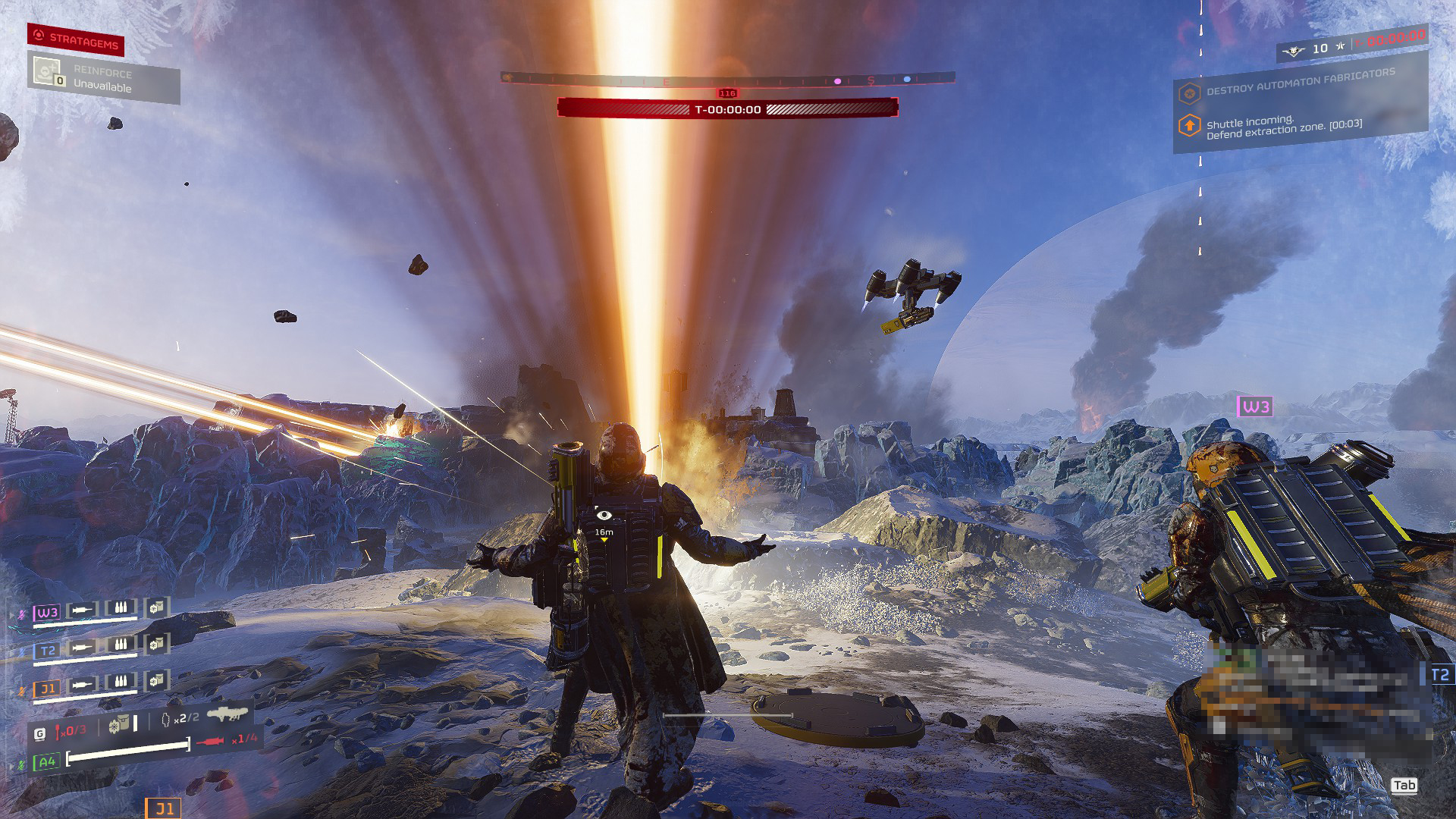Click T2's stim status icon
Viewport: 1456px width, 819px height.
tap(81, 646)
